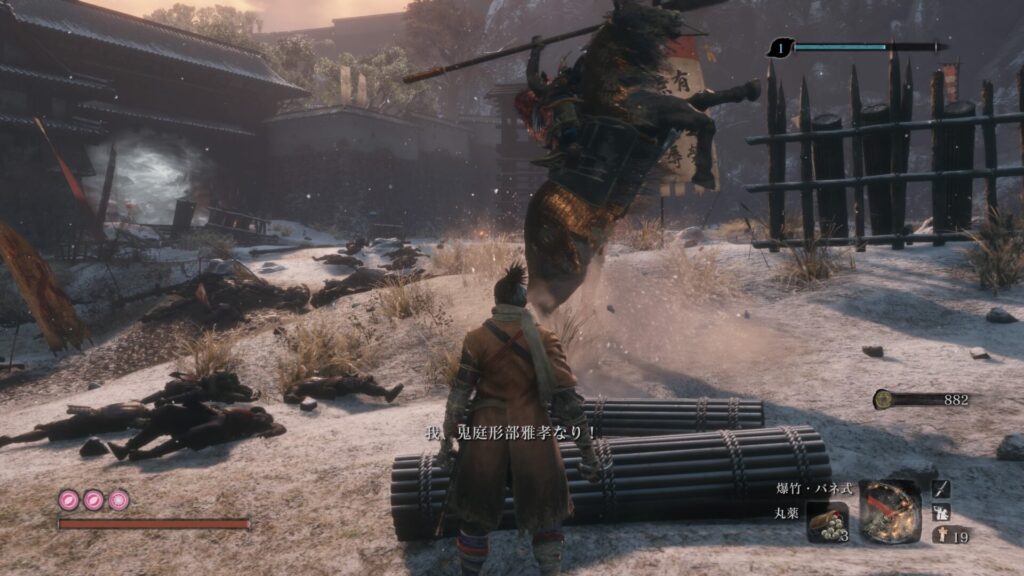This screenshot has width=1024, height=576.
Task: Select the firecracker prosthetic tool icon
Action: coord(888,510)
